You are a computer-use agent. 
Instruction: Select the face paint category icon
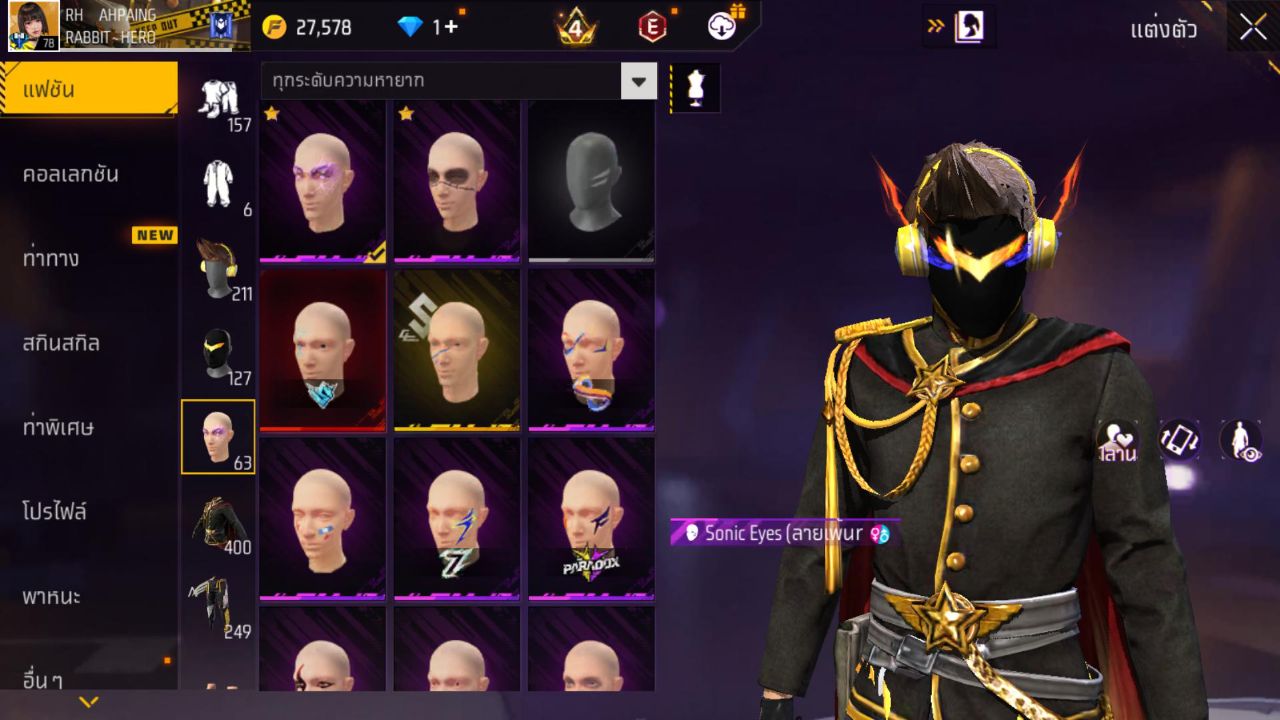pyautogui.click(x=219, y=434)
